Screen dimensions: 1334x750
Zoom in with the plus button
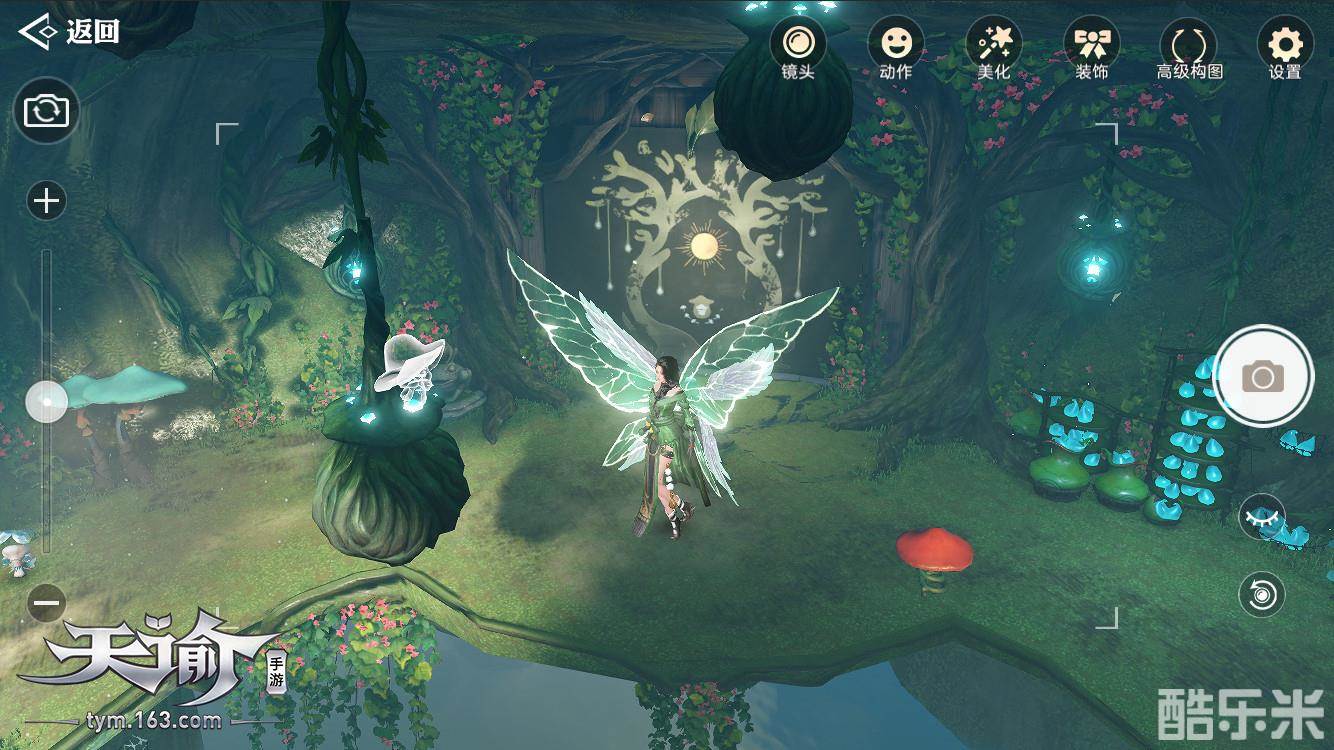[46, 202]
